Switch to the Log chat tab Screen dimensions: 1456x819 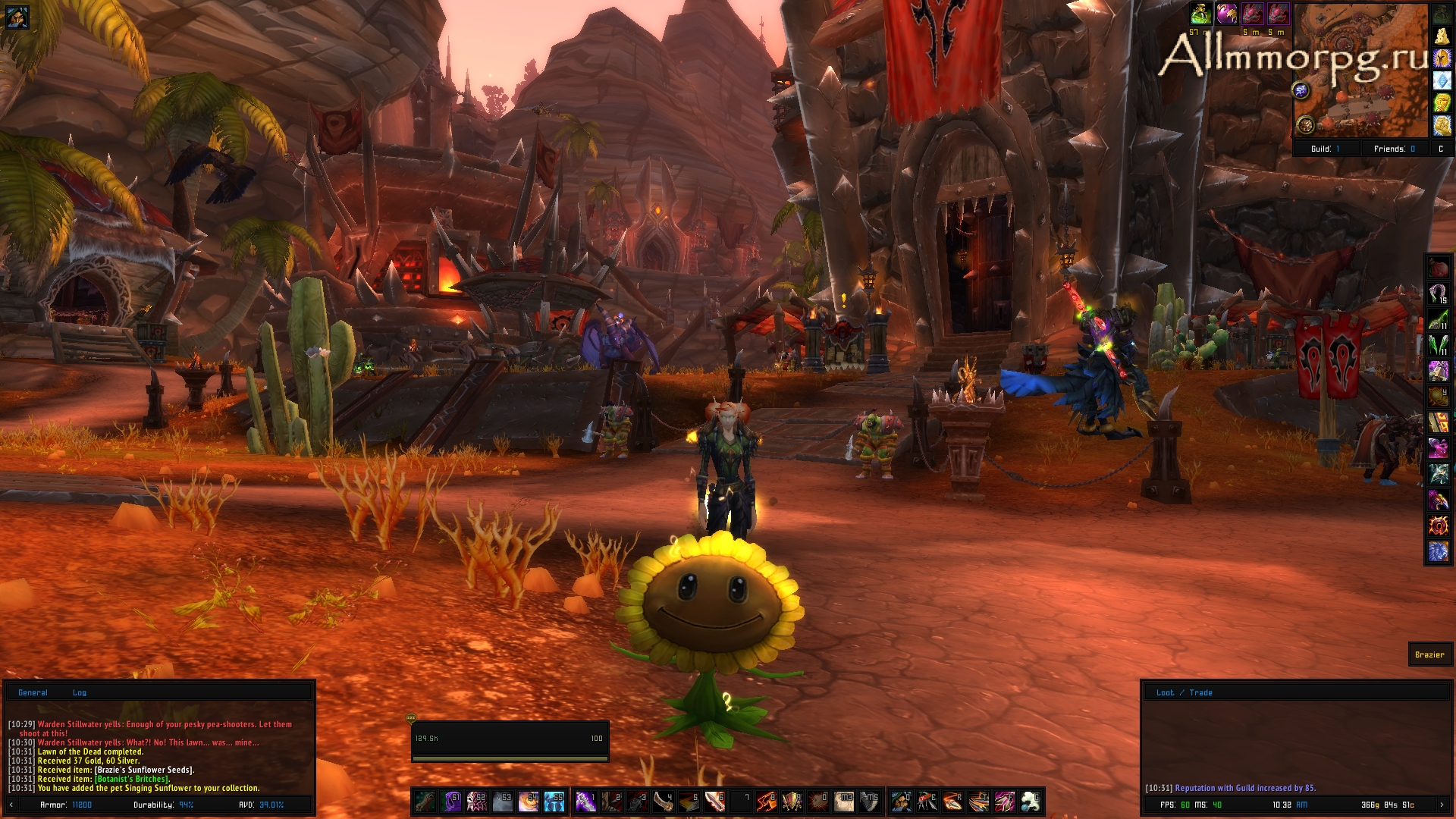click(80, 692)
